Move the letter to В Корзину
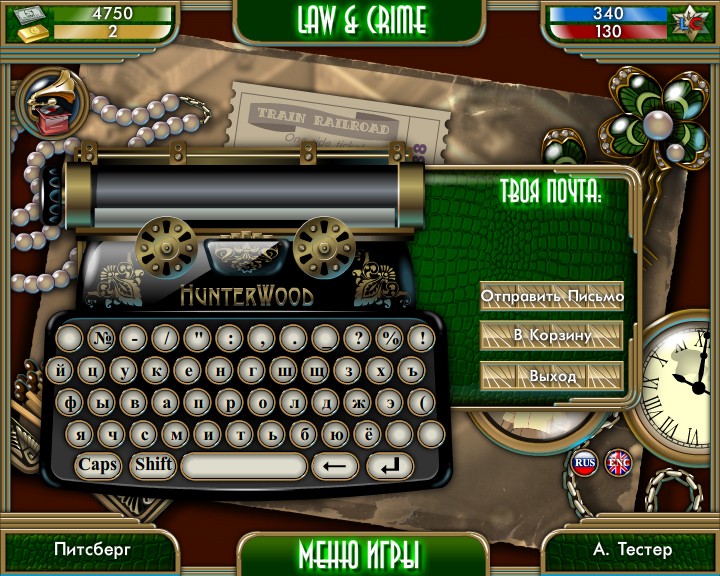Image resolution: width=720 pixels, height=576 pixels. click(552, 336)
